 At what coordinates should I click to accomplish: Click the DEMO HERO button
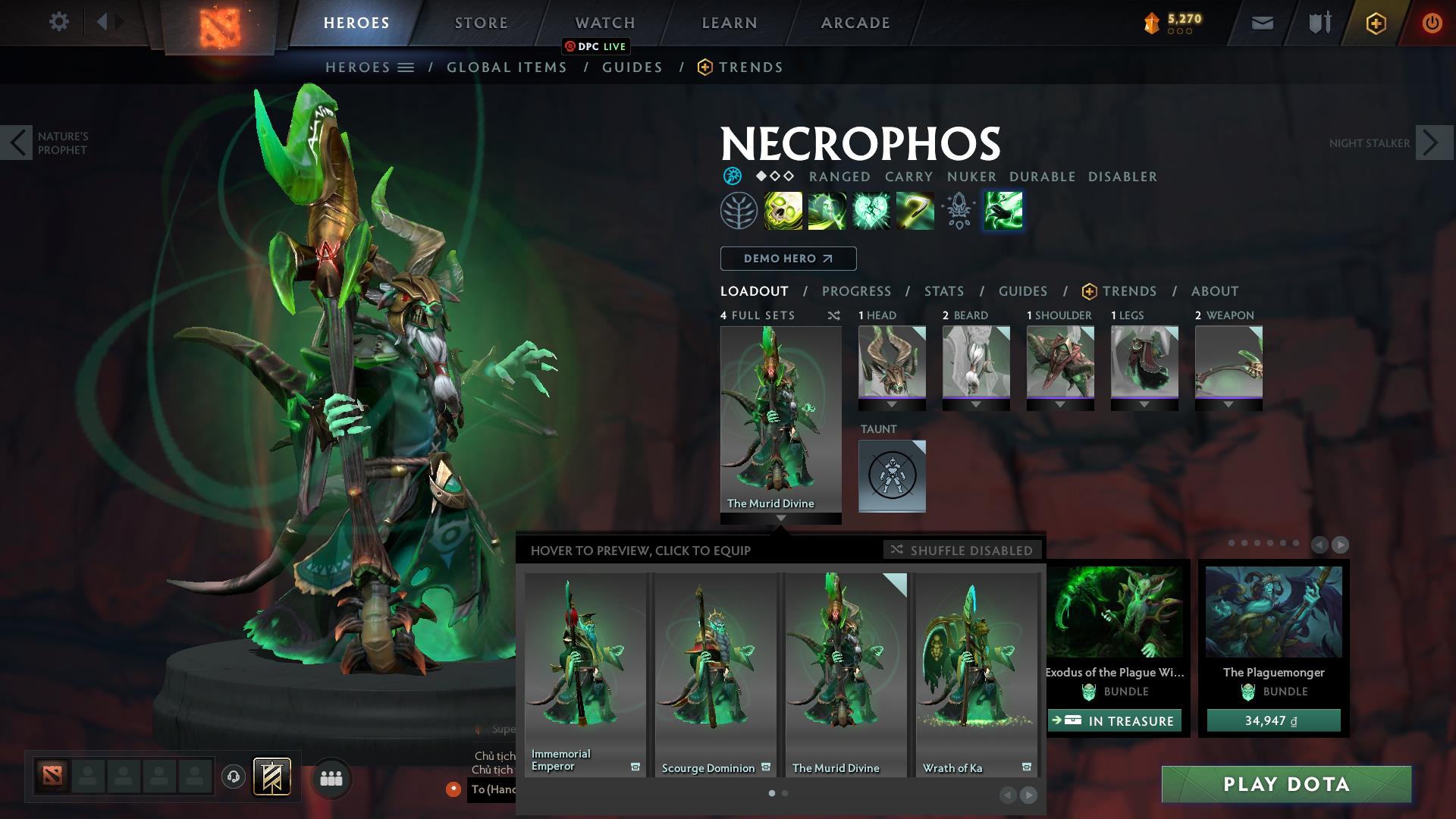[x=787, y=259]
